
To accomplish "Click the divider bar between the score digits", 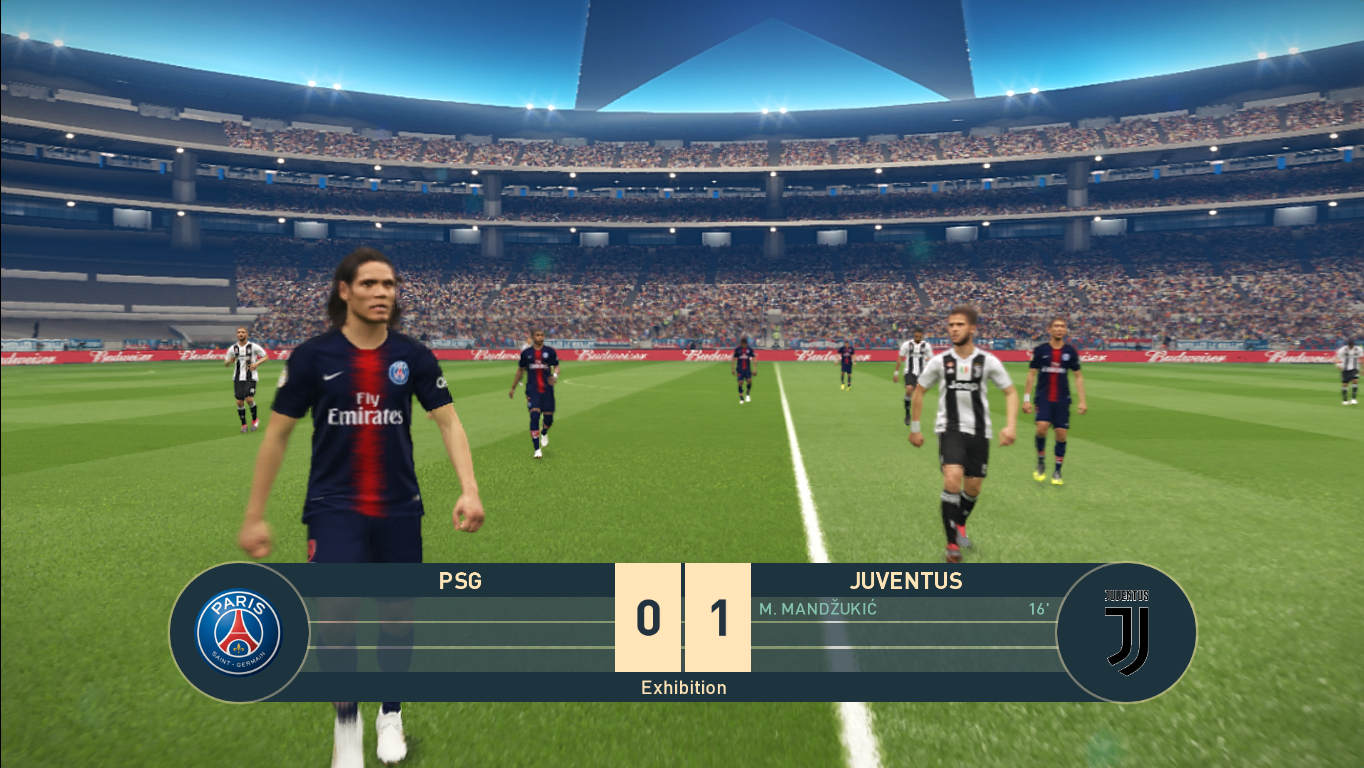I will [683, 620].
